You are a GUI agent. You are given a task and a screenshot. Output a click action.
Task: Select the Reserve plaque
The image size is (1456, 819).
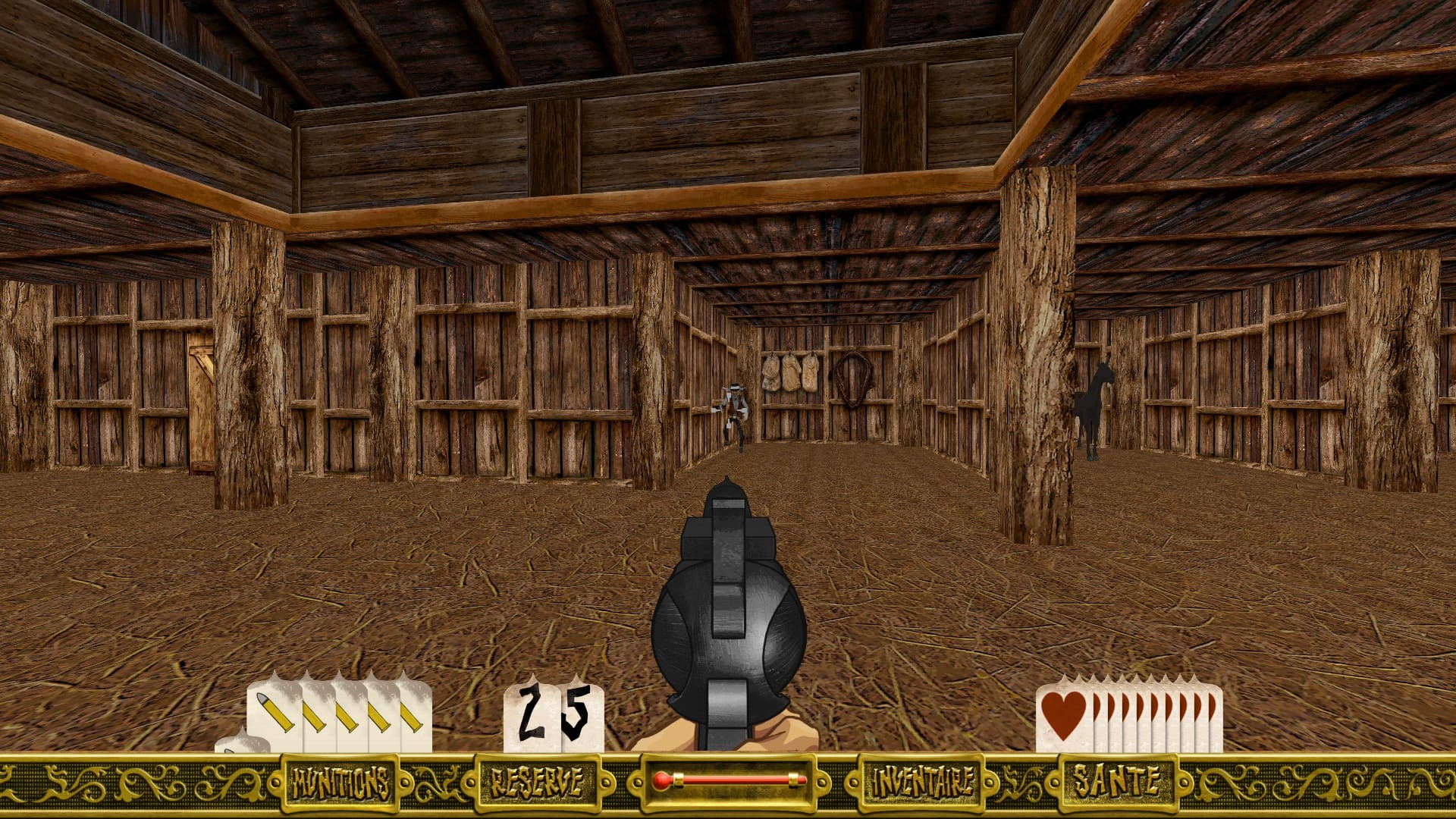pos(536,783)
